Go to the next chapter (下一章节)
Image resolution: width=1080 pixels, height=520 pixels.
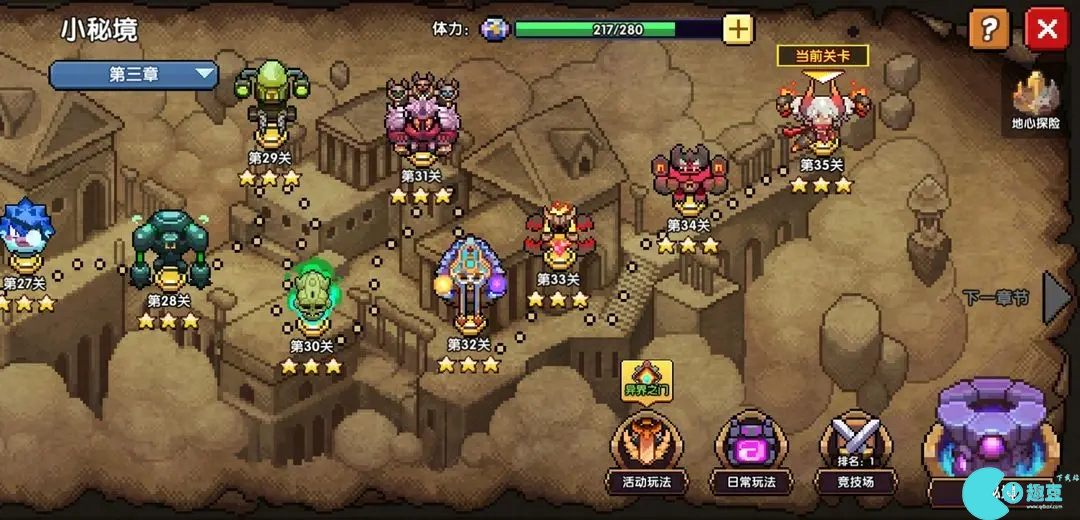tap(1056, 297)
